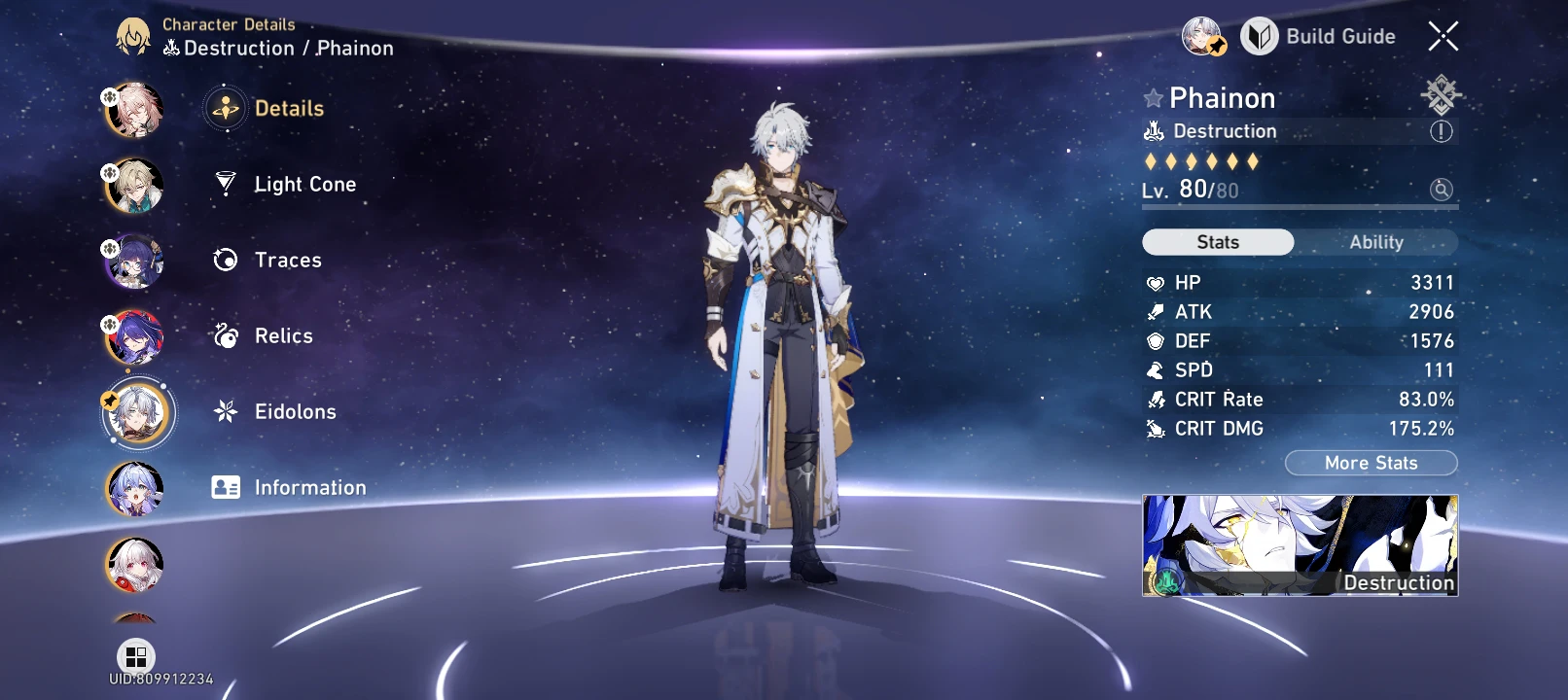This screenshot has width=1568, height=700.
Task: Click the exclamation info icon beside Destruction
Action: click(1443, 130)
